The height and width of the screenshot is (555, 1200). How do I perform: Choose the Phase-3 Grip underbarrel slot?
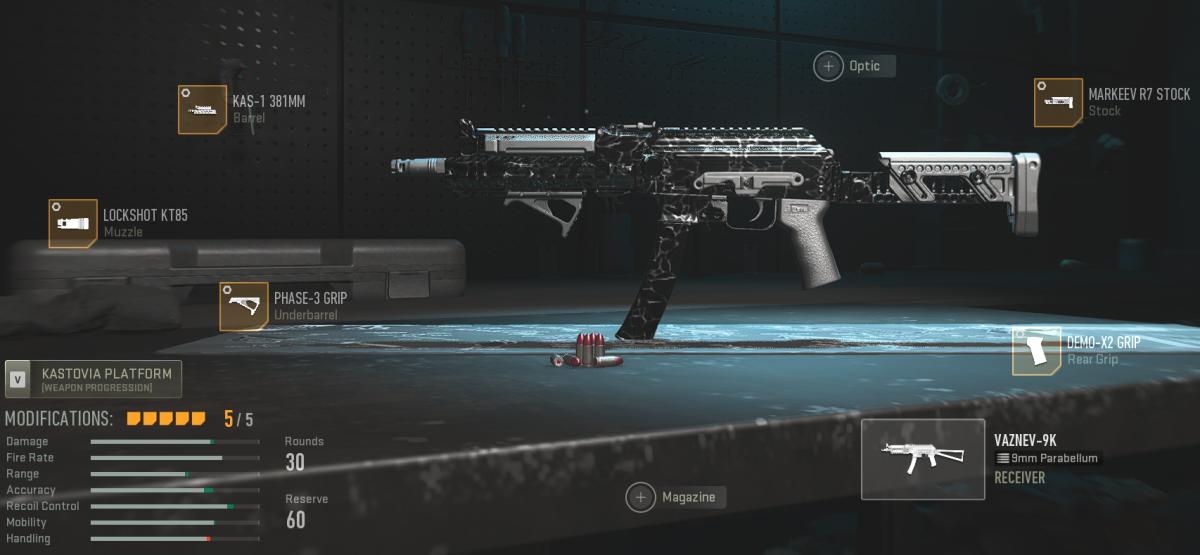click(x=244, y=306)
